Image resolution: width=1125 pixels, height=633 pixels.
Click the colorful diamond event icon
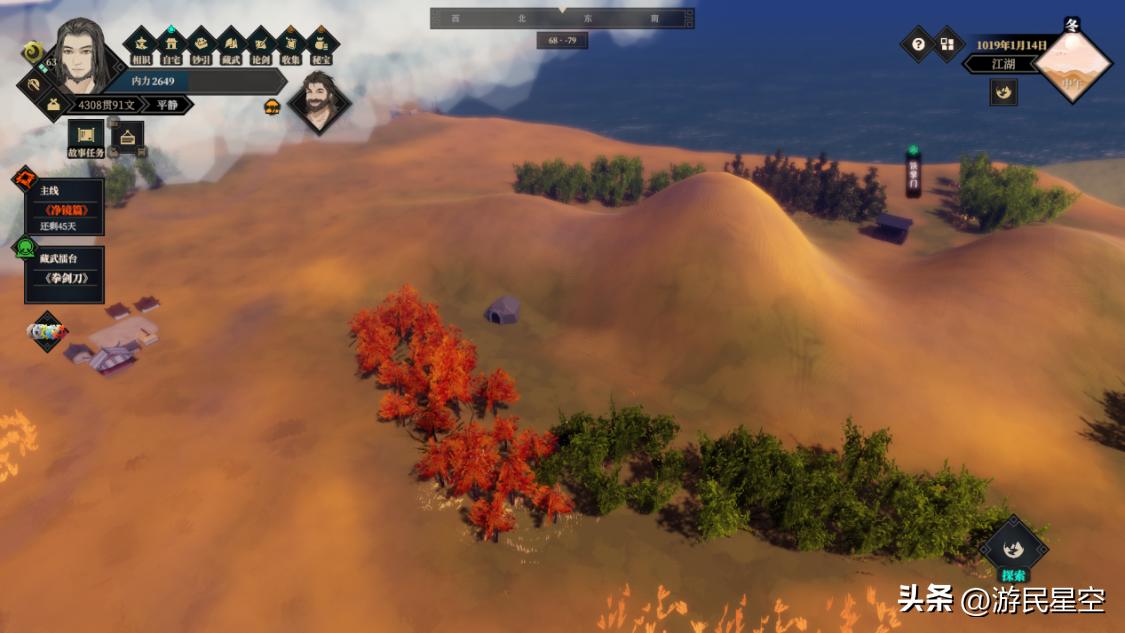[x=47, y=331]
